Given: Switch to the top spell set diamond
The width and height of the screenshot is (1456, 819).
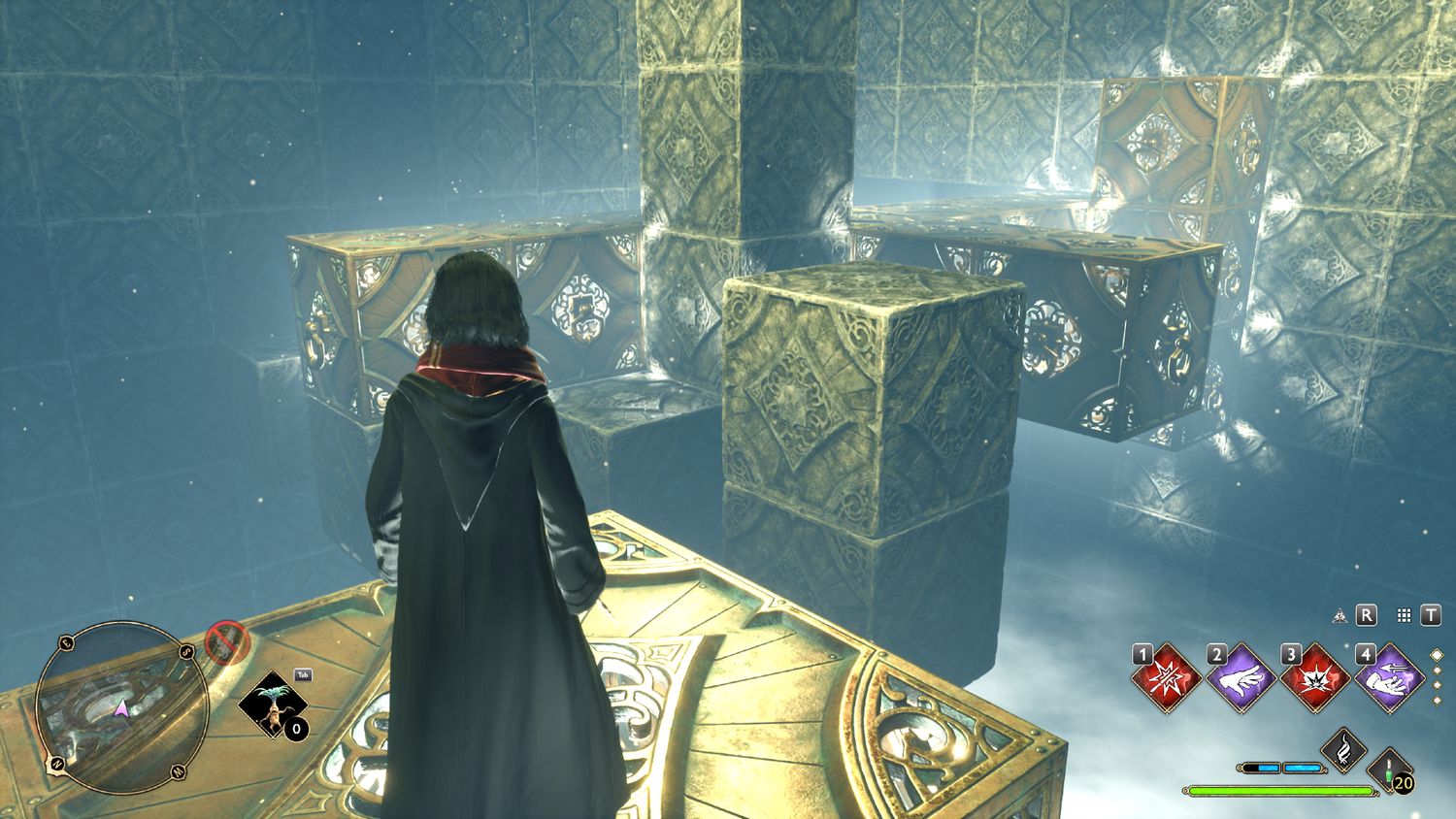Looking at the screenshot, I should tap(1438, 656).
